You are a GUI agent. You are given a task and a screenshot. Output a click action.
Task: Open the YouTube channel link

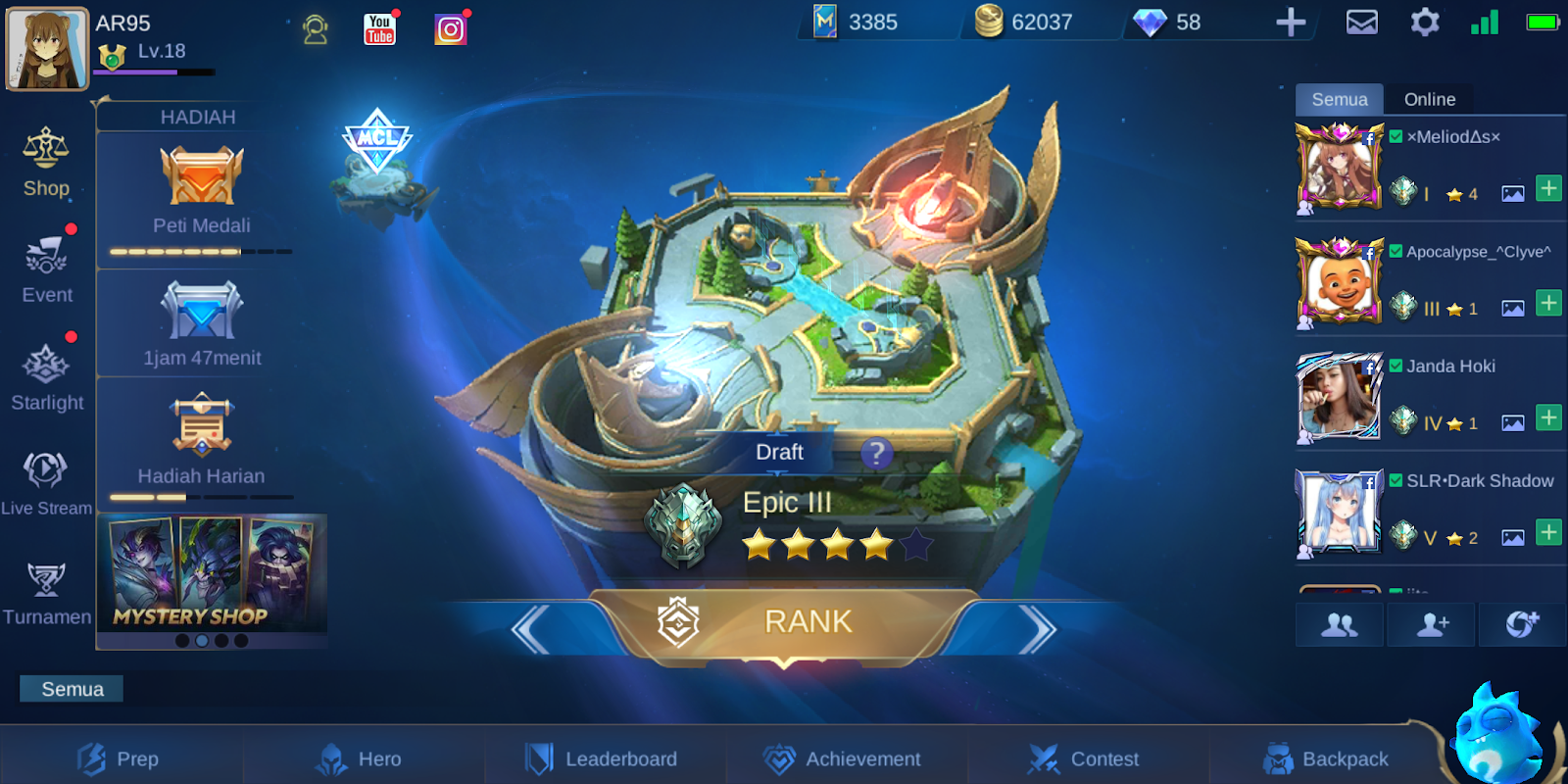pos(378,29)
